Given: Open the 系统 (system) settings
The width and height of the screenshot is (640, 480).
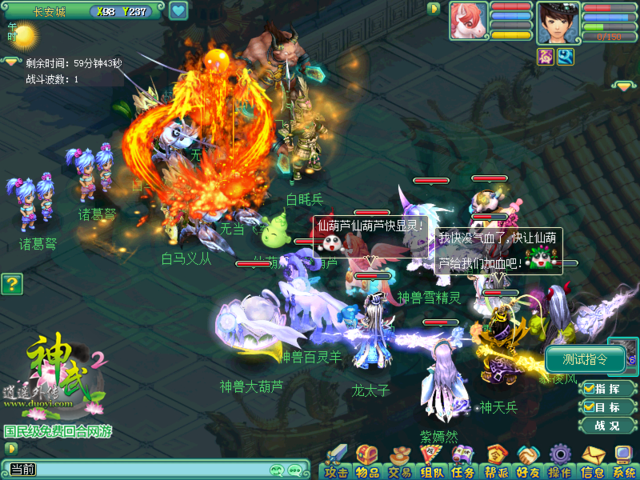Looking at the screenshot, I should coord(624,461).
